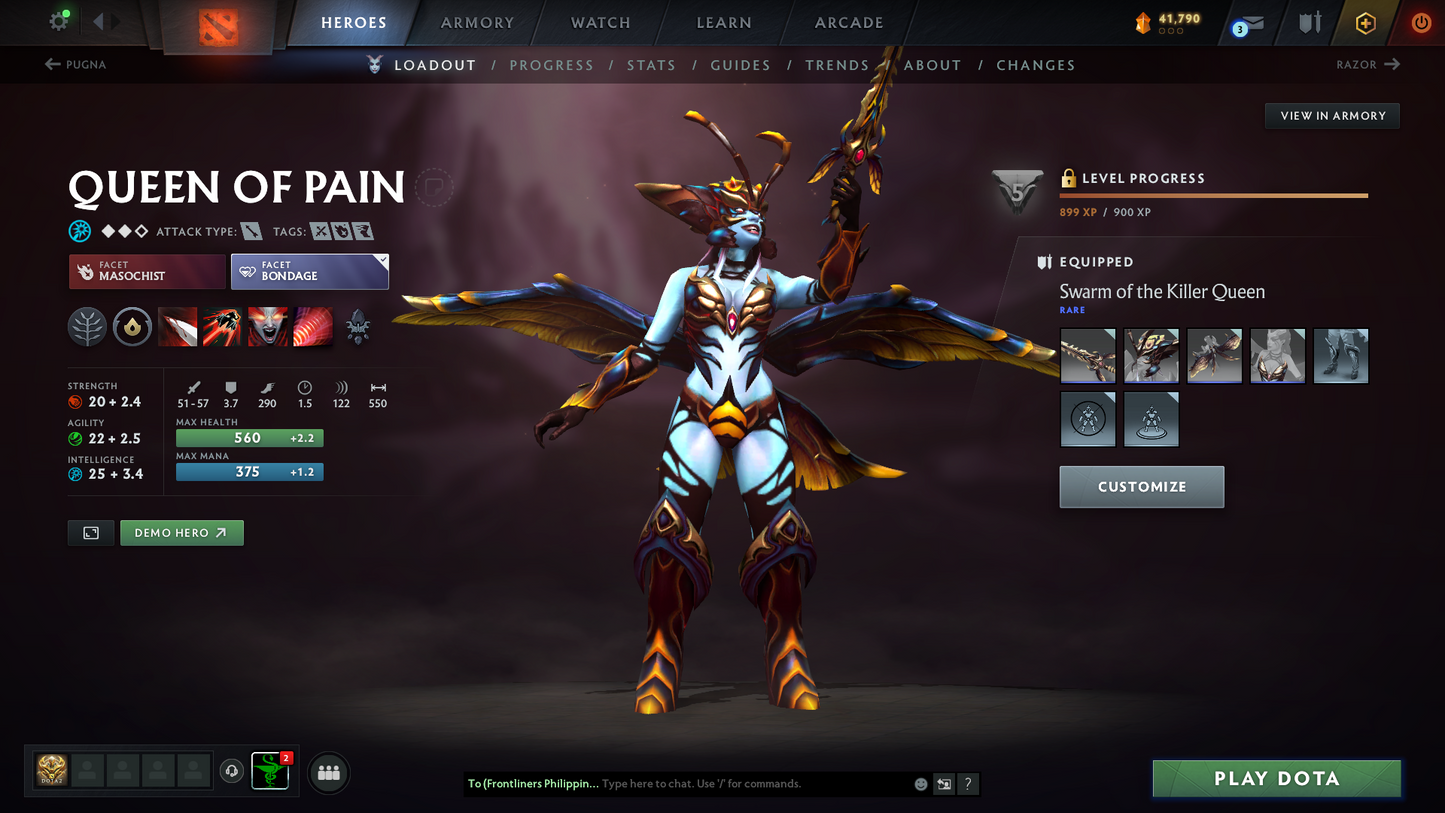This screenshot has height=813, width=1445.
Task: Select the Masochist facet
Action: (x=147, y=271)
